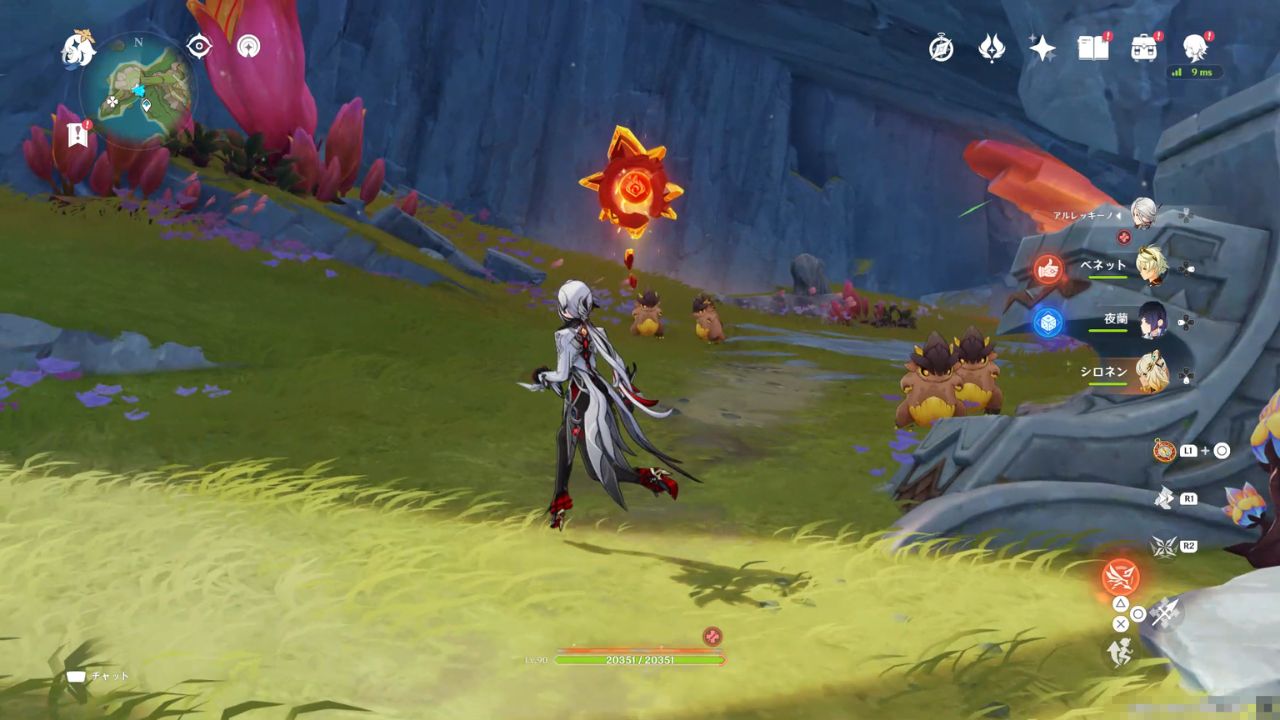Switch to party member シロネン

pyautogui.click(x=1152, y=372)
